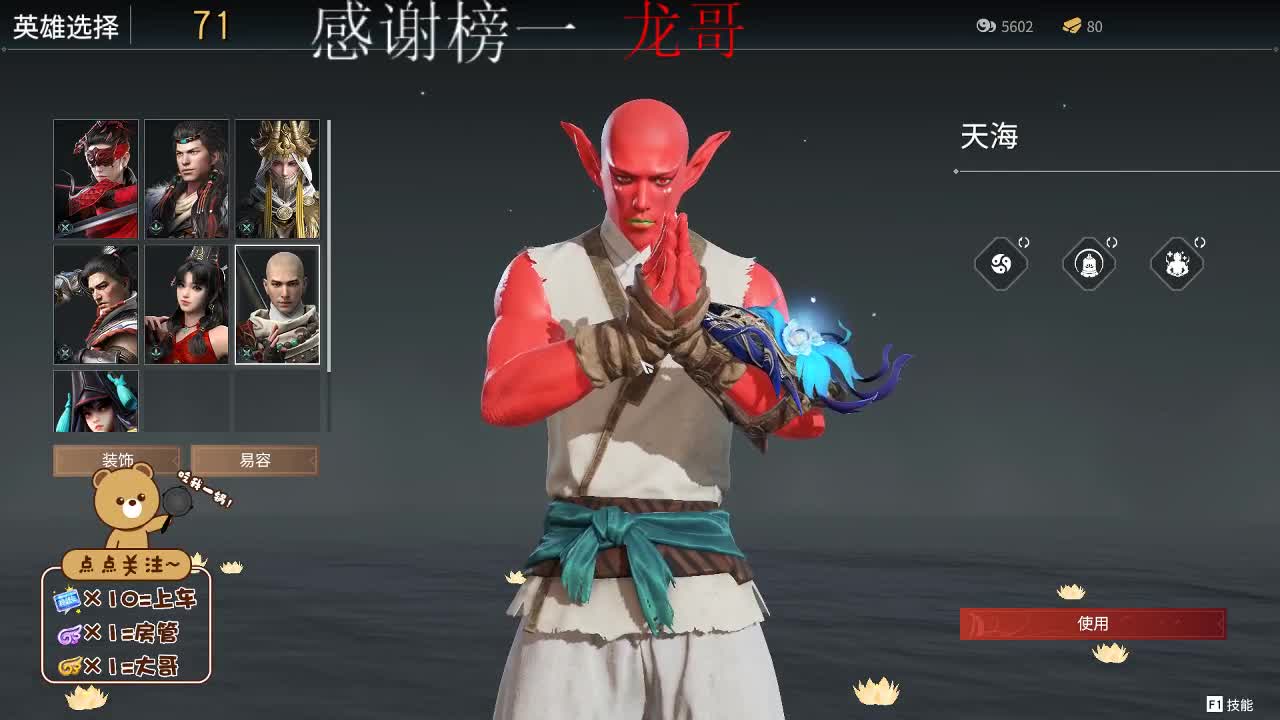
Task: Click the gift icon beside ×10=上车 text
Action: coord(66,600)
